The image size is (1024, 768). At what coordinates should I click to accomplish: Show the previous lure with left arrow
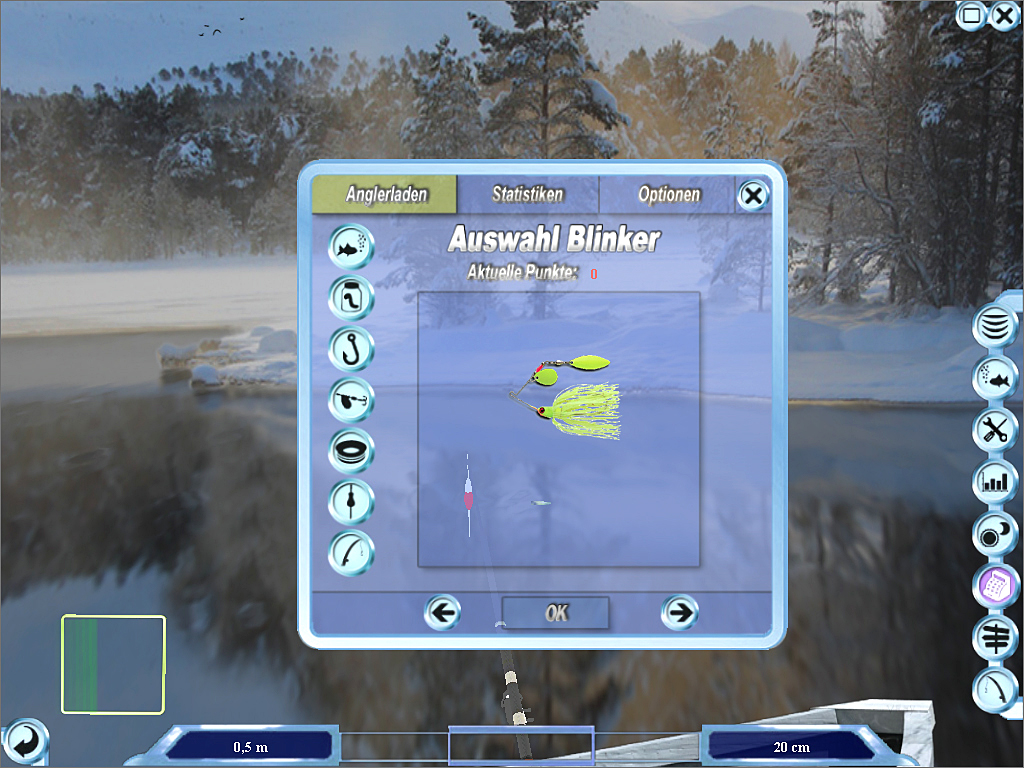[442, 612]
